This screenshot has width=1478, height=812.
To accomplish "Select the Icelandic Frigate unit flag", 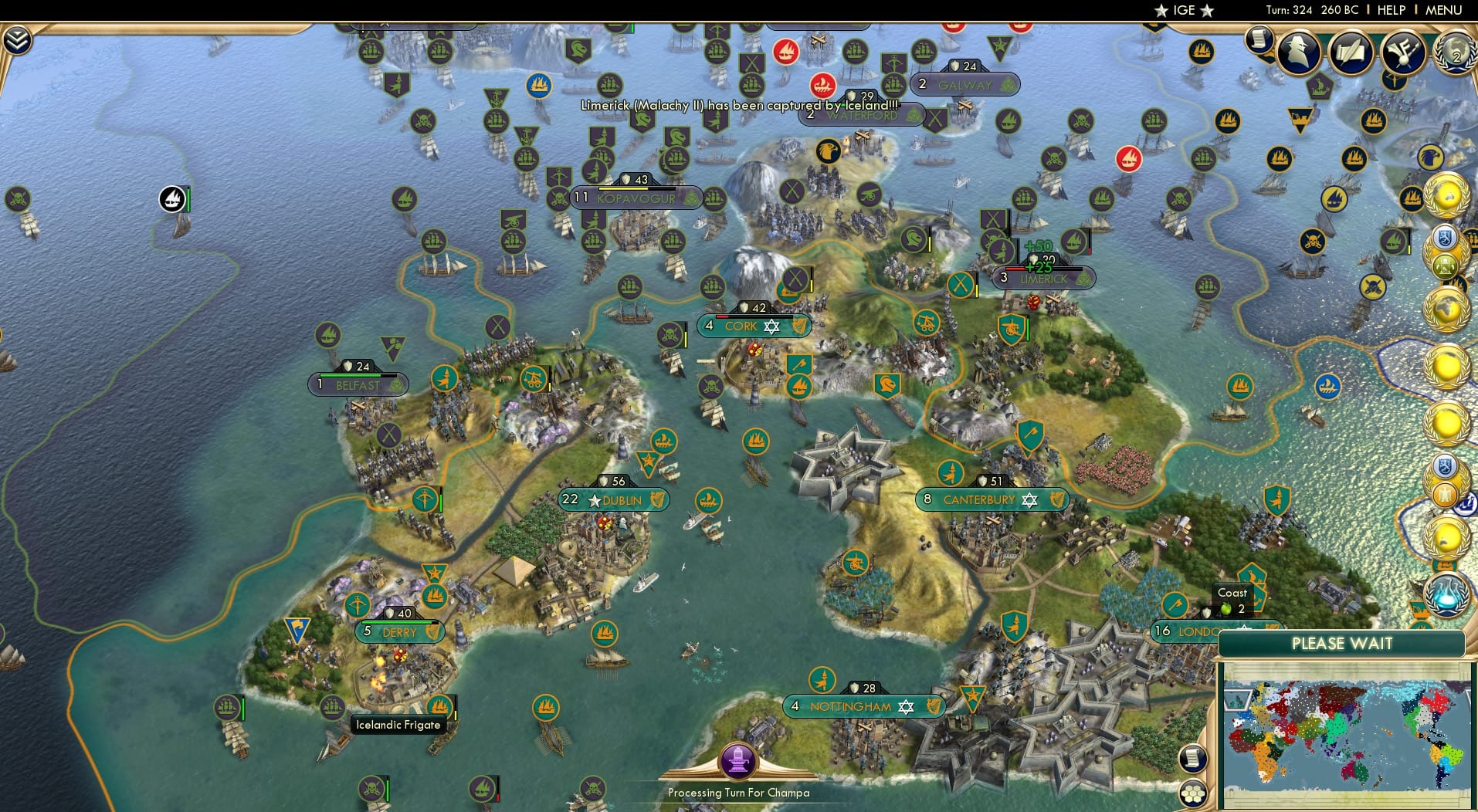I will point(442,704).
